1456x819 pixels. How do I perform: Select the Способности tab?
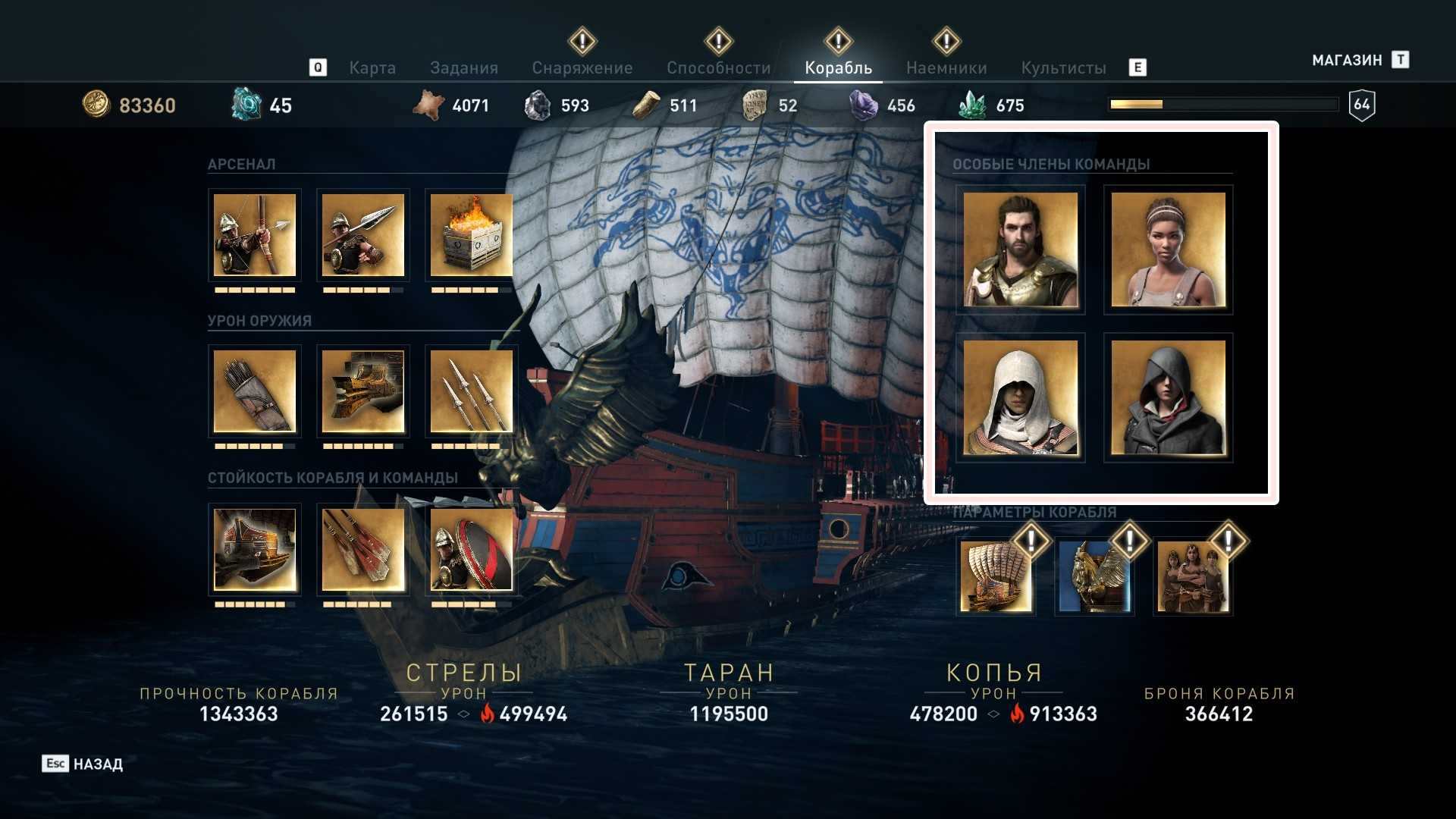pos(719,68)
